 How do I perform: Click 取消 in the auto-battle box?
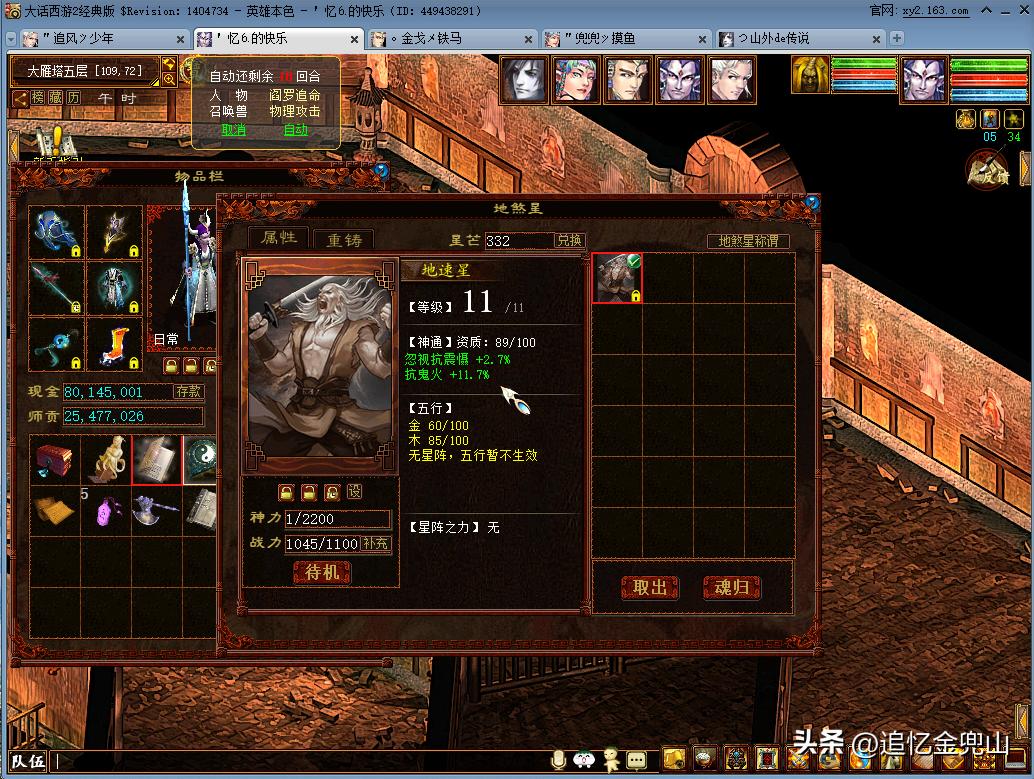coord(234,130)
